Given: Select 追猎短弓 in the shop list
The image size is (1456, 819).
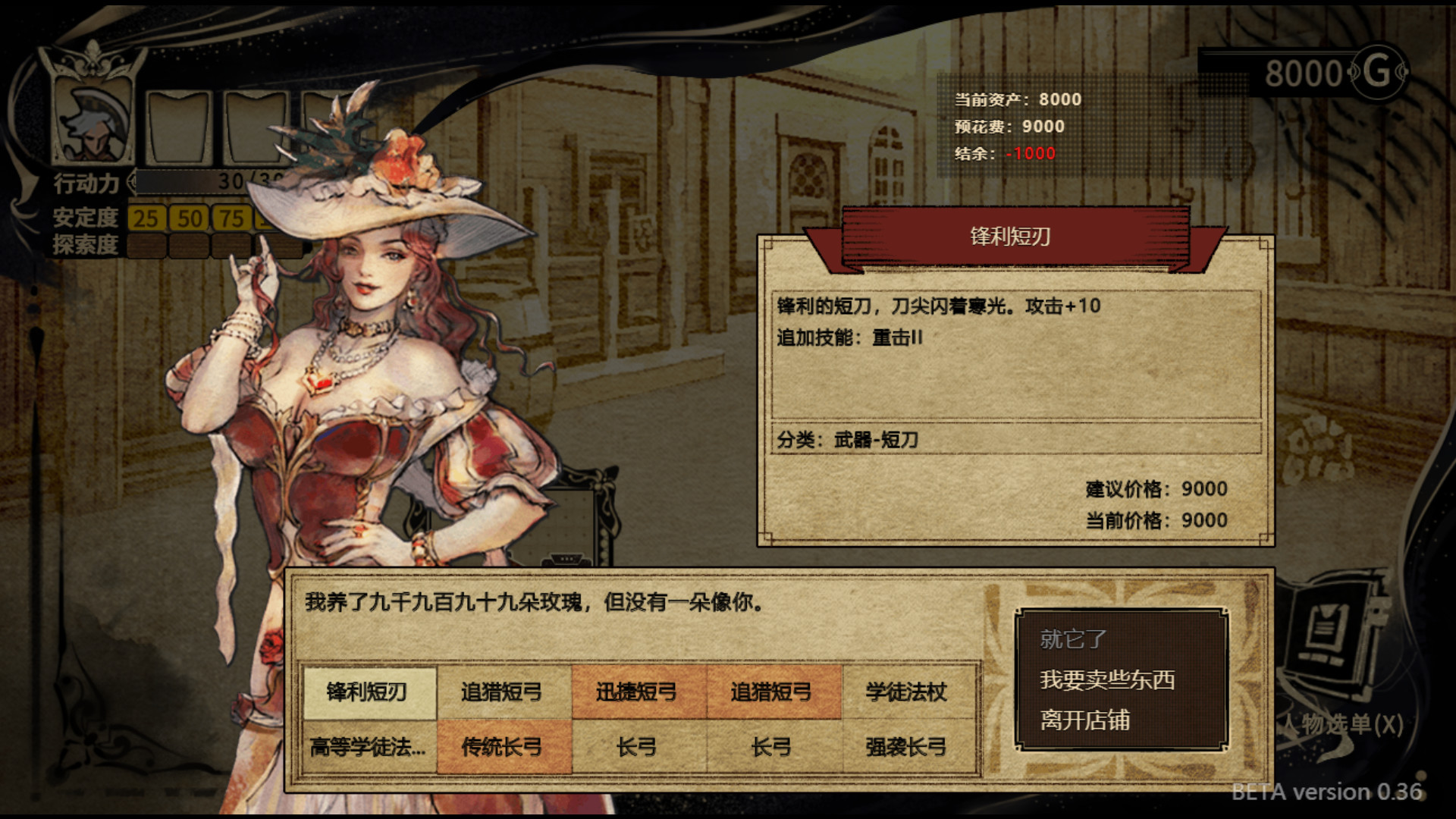Looking at the screenshot, I should click(x=503, y=692).
